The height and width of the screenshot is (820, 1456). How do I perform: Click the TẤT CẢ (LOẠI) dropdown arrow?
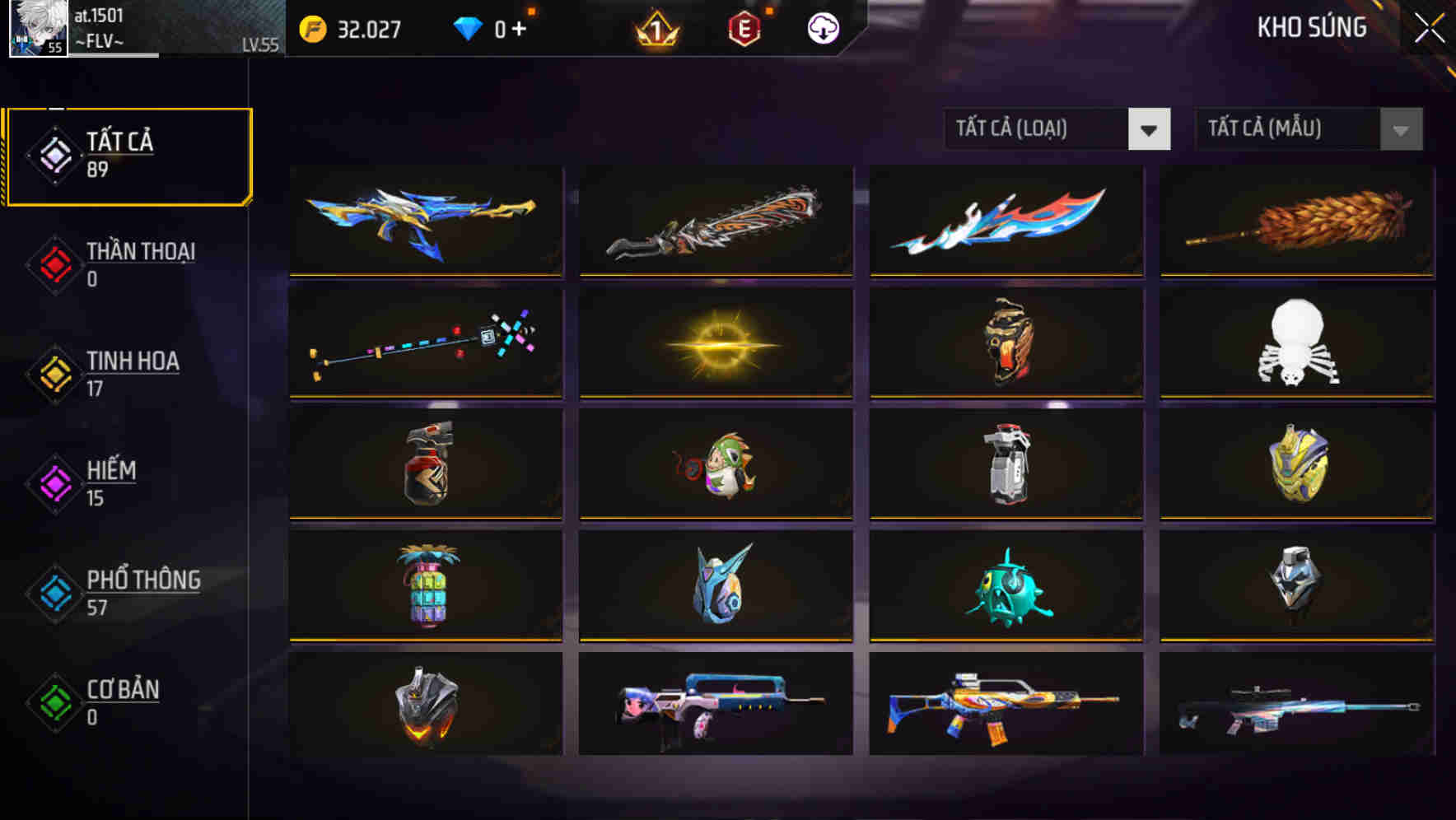point(1150,130)
